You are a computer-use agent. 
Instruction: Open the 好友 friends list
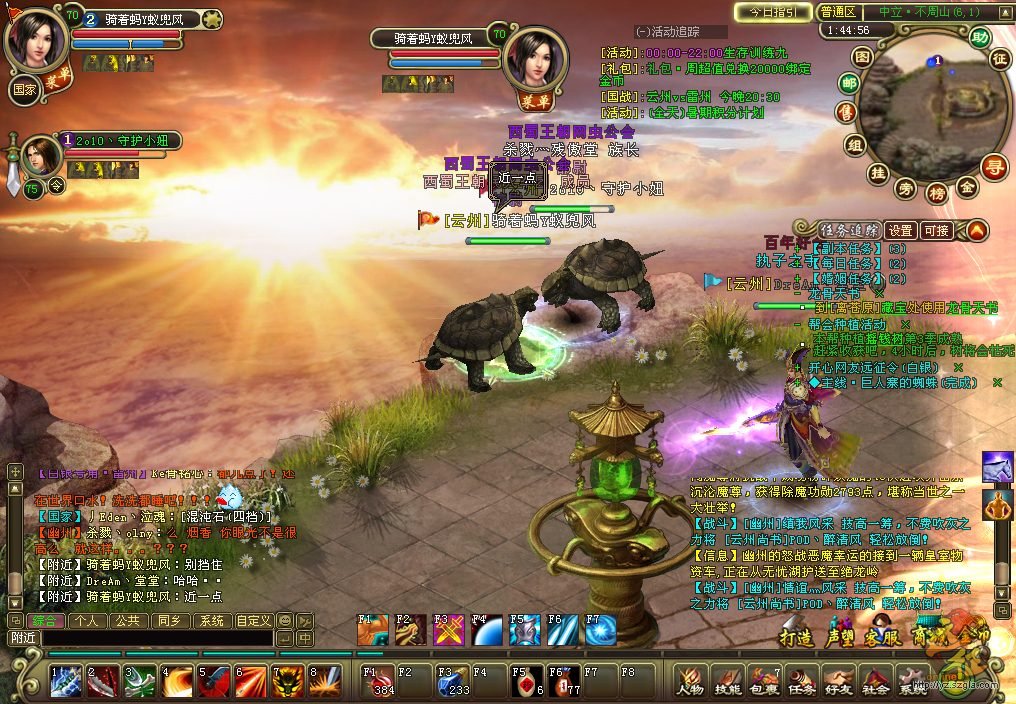click(x=838, y=679)
